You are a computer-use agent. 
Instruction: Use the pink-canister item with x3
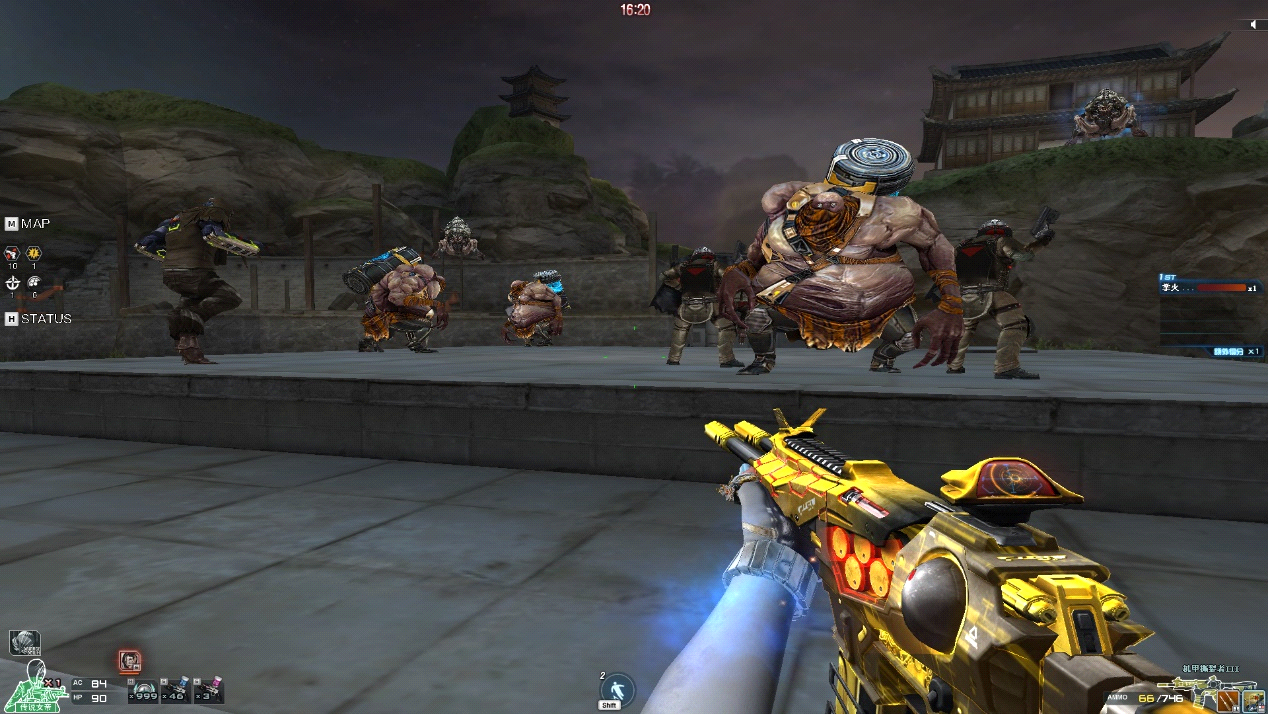point(210,690)
